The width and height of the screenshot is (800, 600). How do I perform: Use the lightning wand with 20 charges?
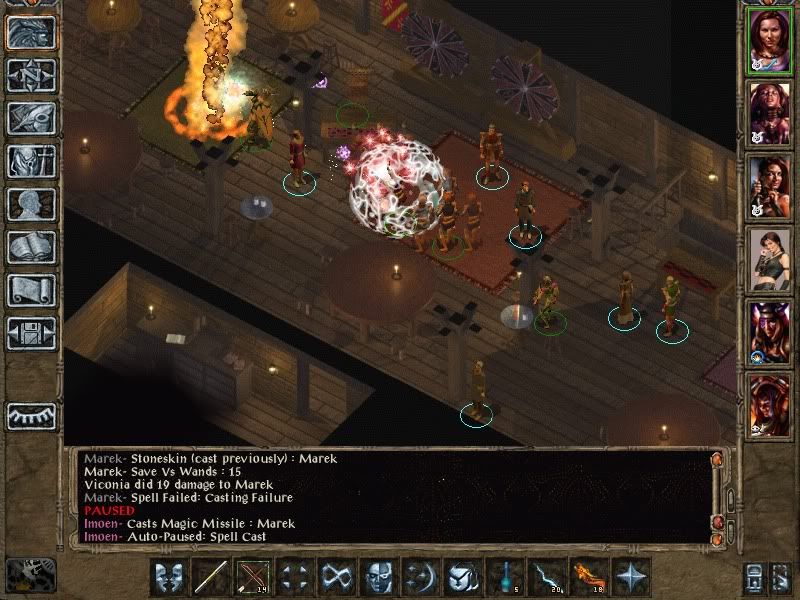coord(548,577)
